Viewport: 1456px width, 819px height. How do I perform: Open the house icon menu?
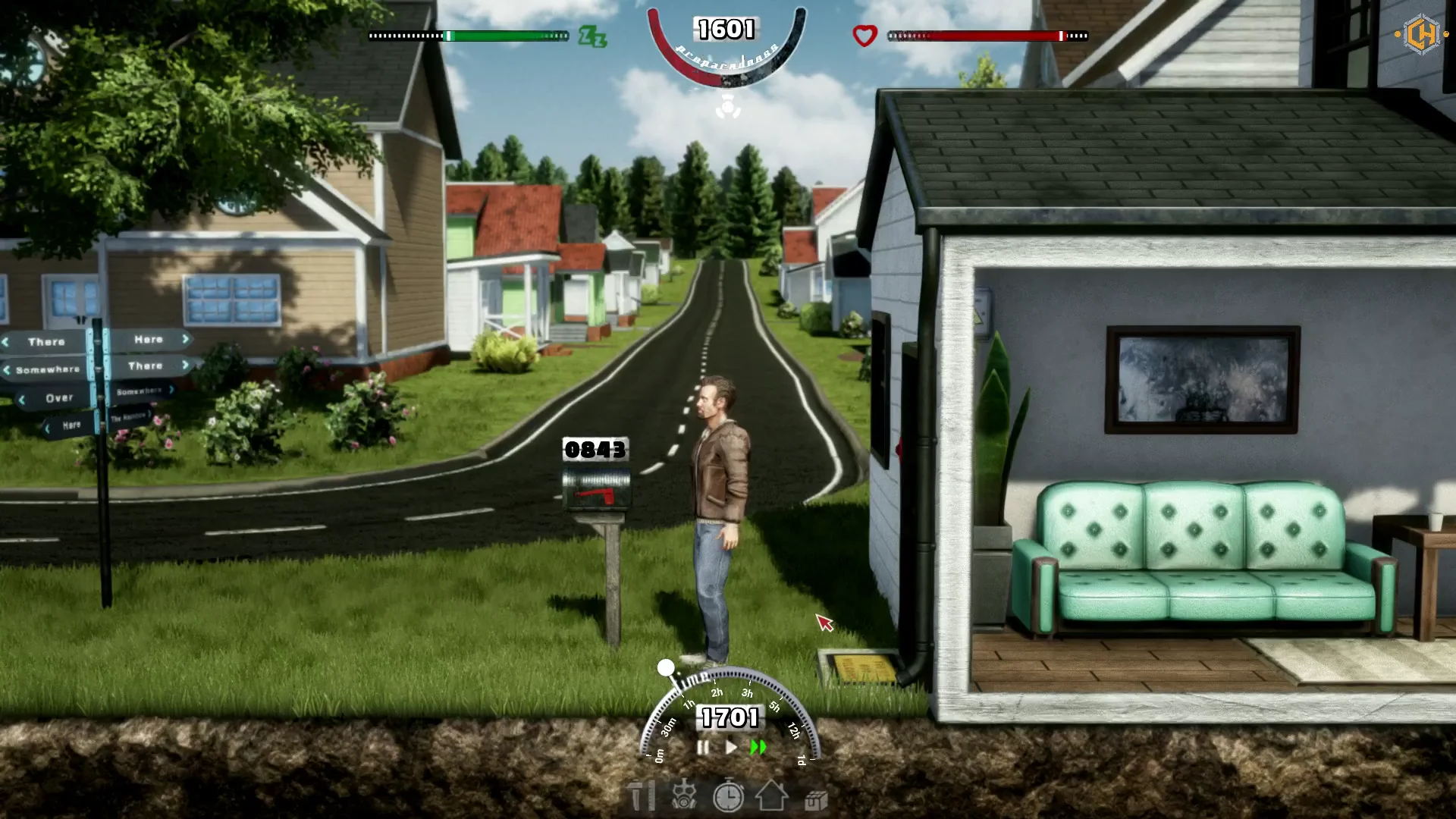tap(772, 797)
